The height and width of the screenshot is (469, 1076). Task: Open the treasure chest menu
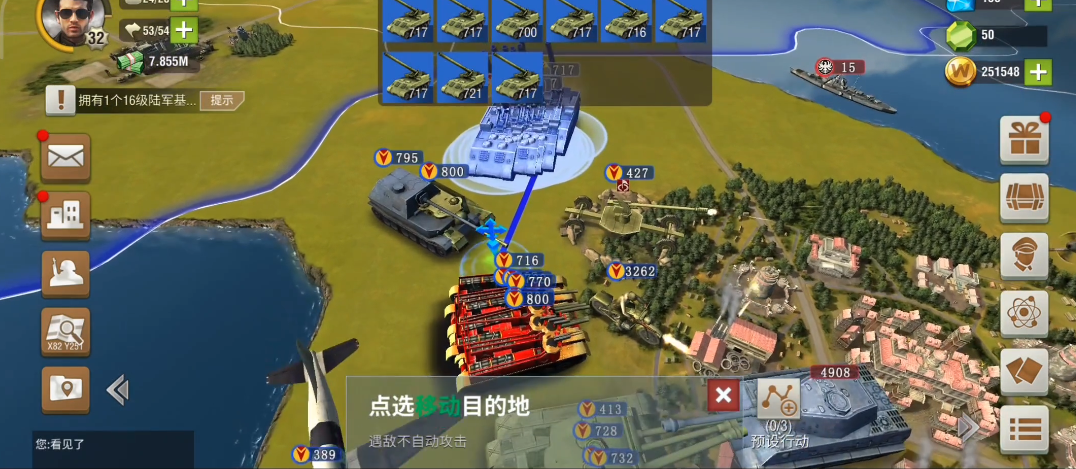click(1024, 197)
